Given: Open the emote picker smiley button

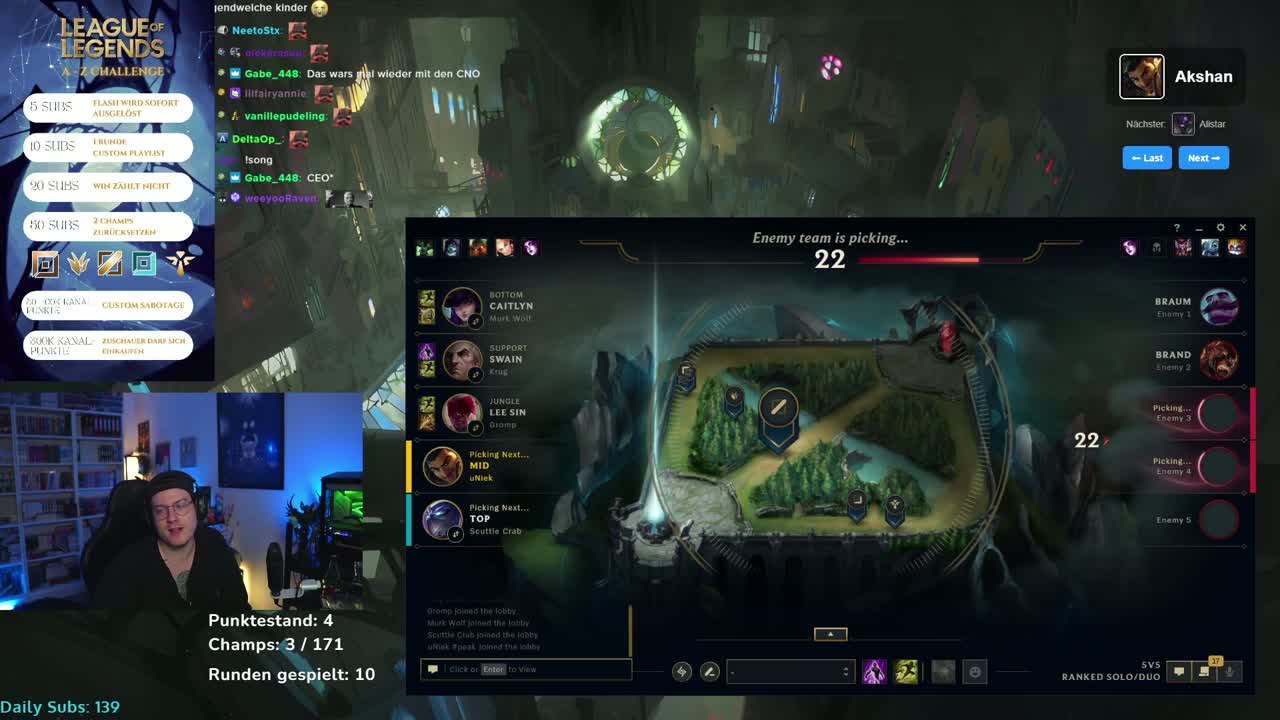Looking at the screenshot, I should click(x=975, y=672).
